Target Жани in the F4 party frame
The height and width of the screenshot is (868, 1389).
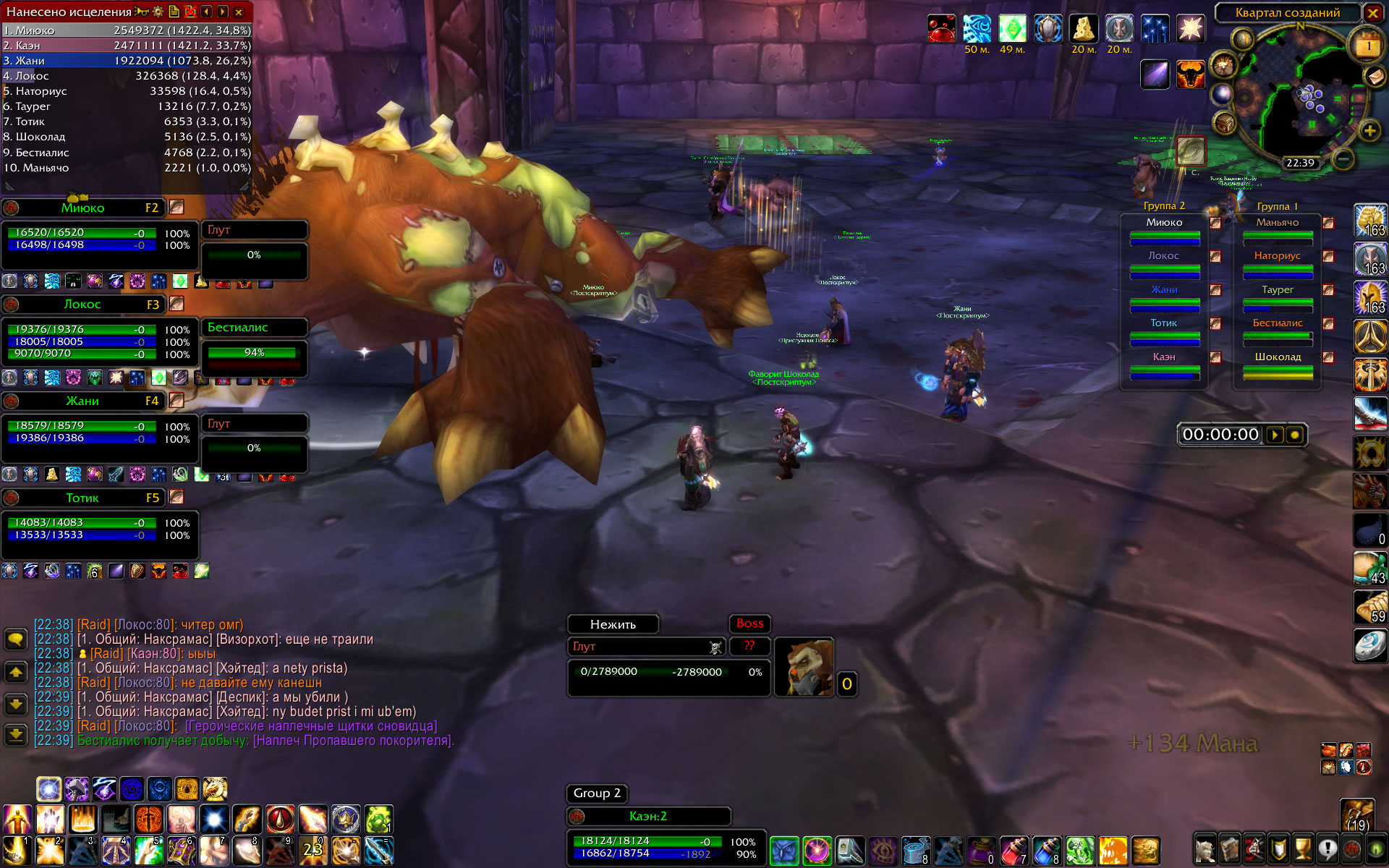83,401
